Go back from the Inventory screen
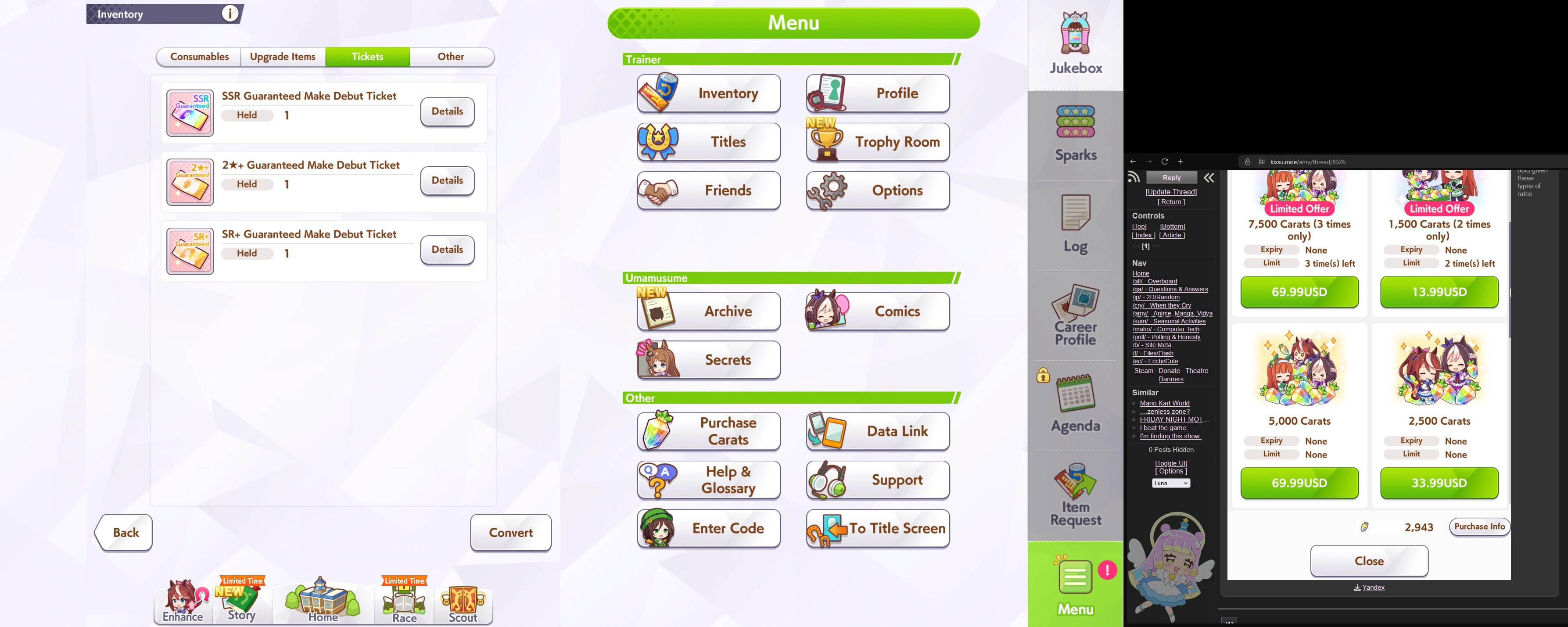This screenshot has width=1568, height=627. (x=125, y=533)
